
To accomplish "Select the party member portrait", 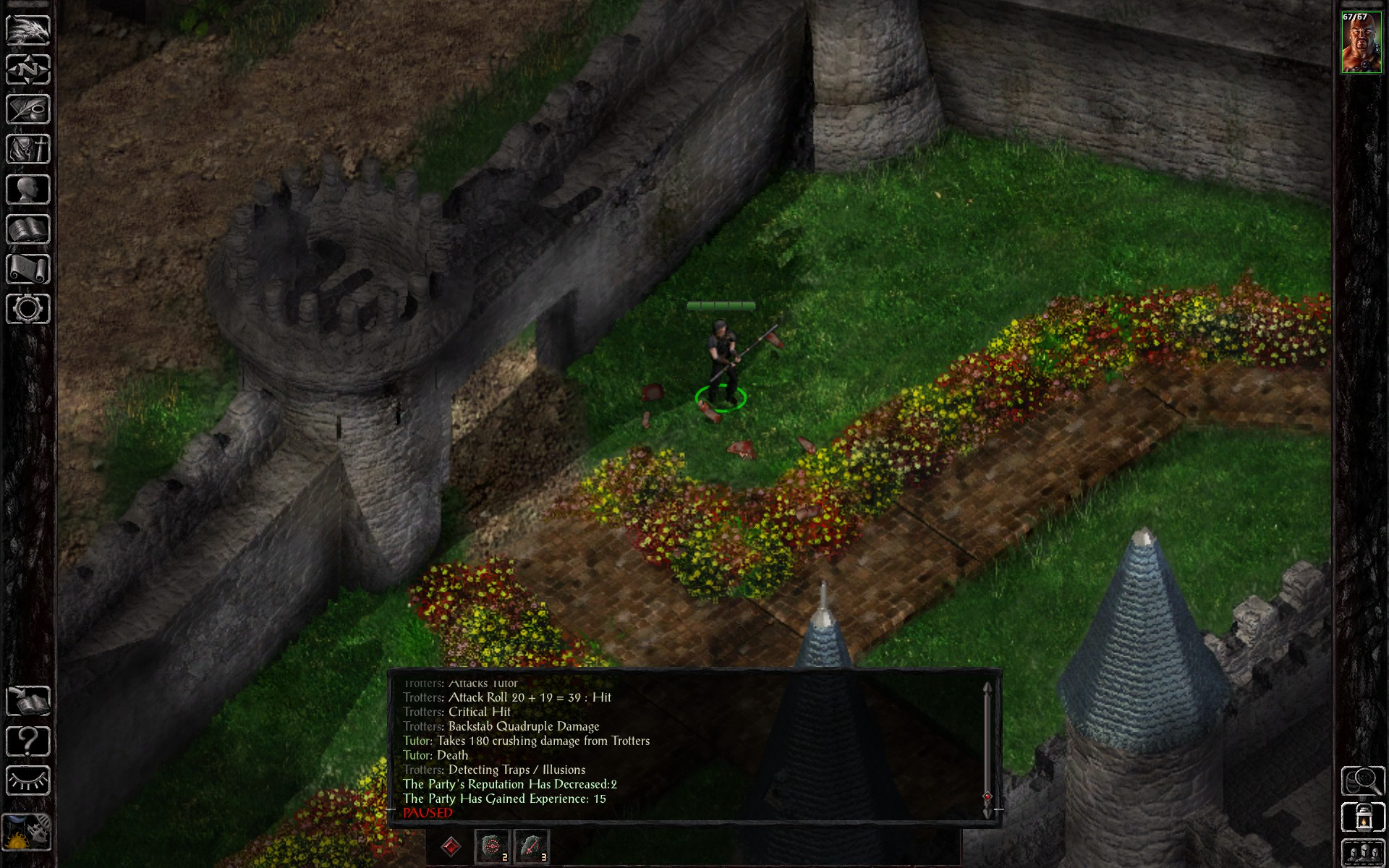I will coord(1361,43).
